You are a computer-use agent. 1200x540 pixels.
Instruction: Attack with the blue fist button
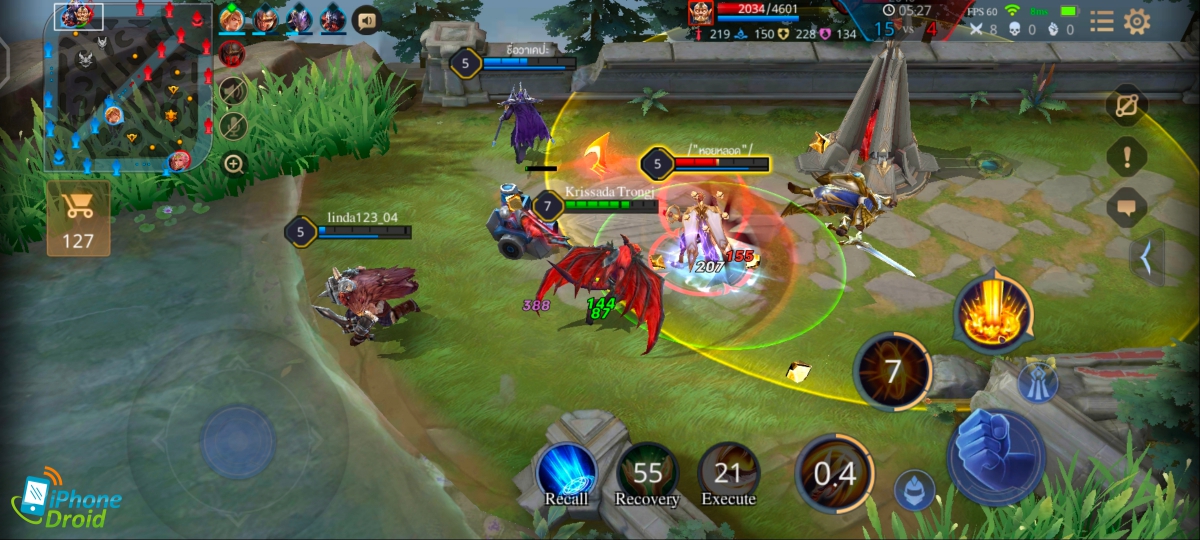[995, 456]
